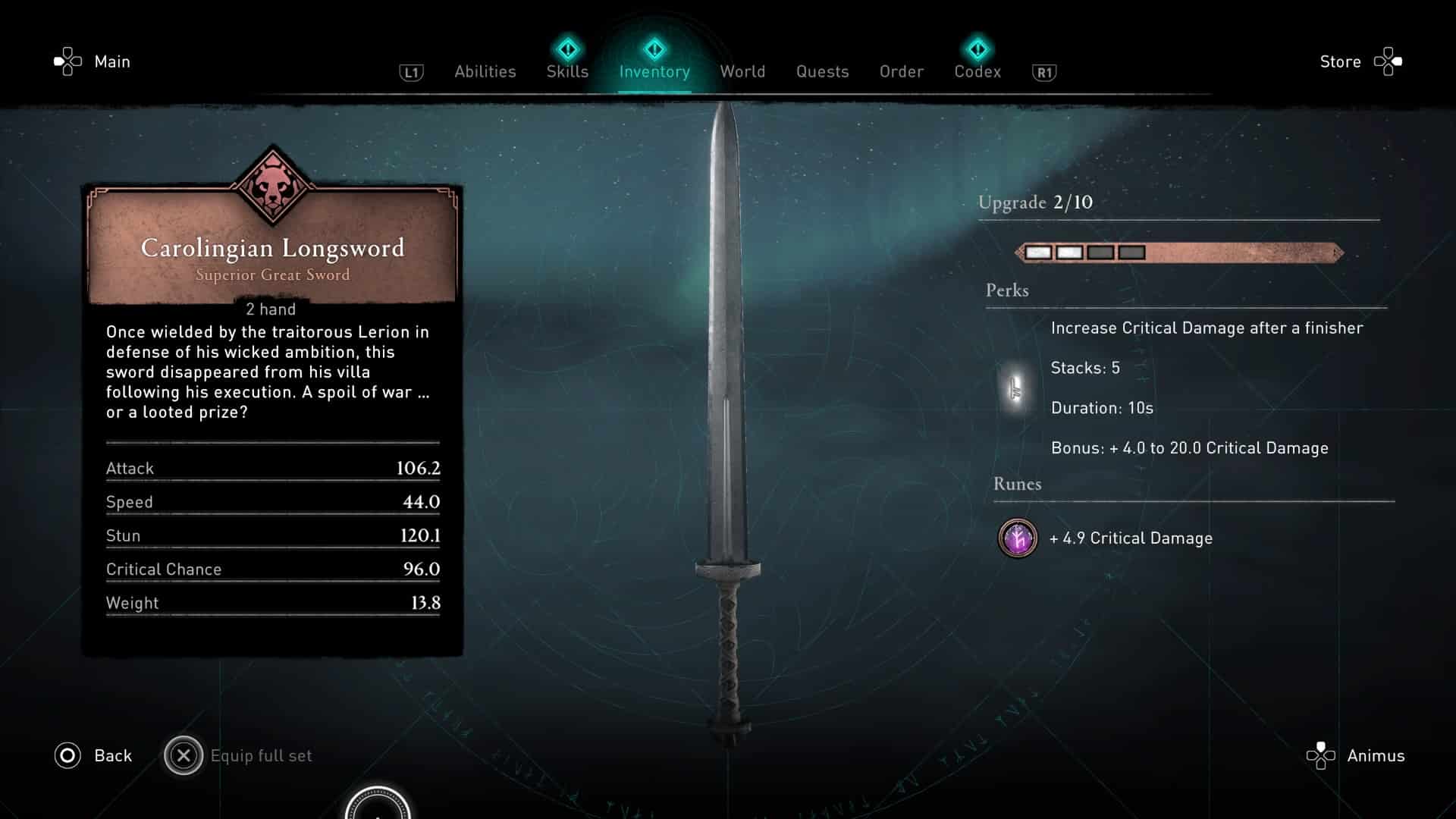Click the teal diamond above Skills tab
Screen dimensions: 1456x819
coord(567,49)
